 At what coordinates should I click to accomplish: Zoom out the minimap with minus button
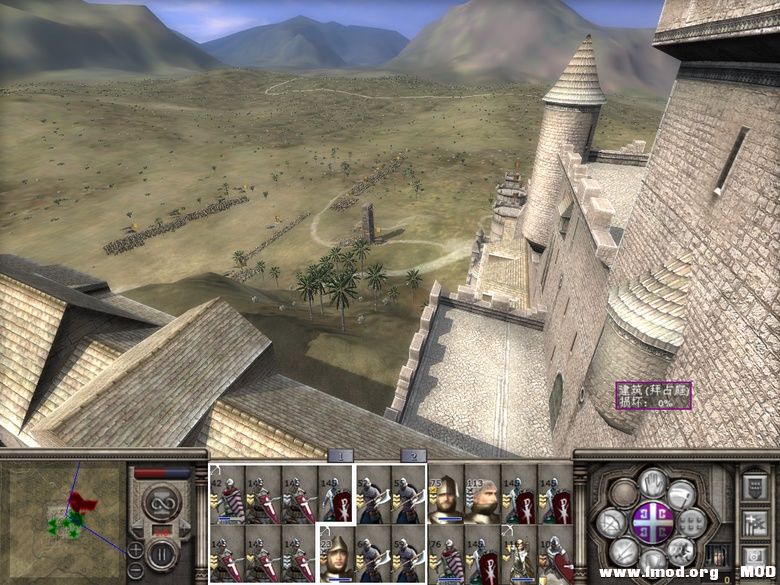[136, 571]
